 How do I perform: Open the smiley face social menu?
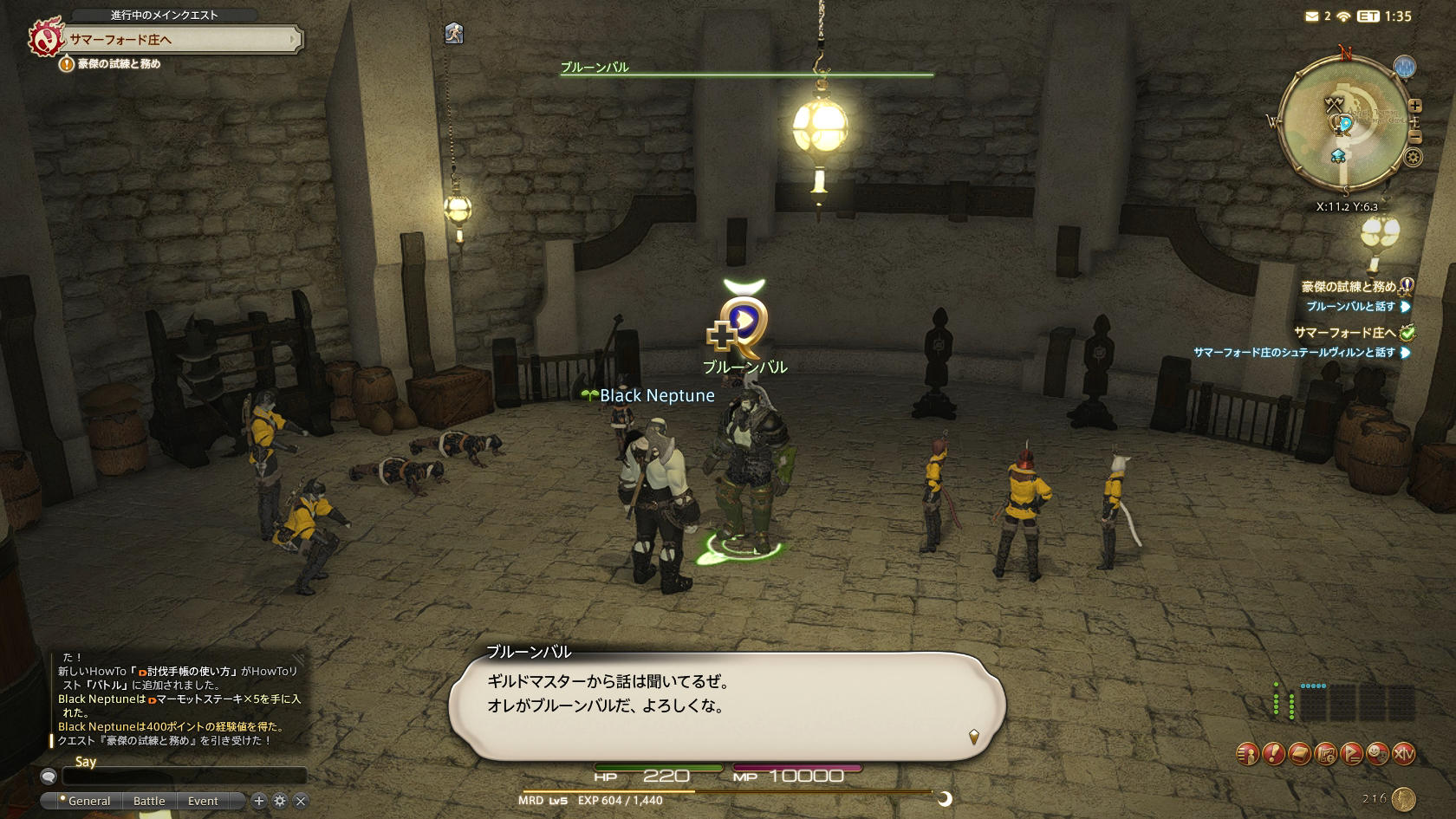pyautogui.click(x=1377, y=755)
